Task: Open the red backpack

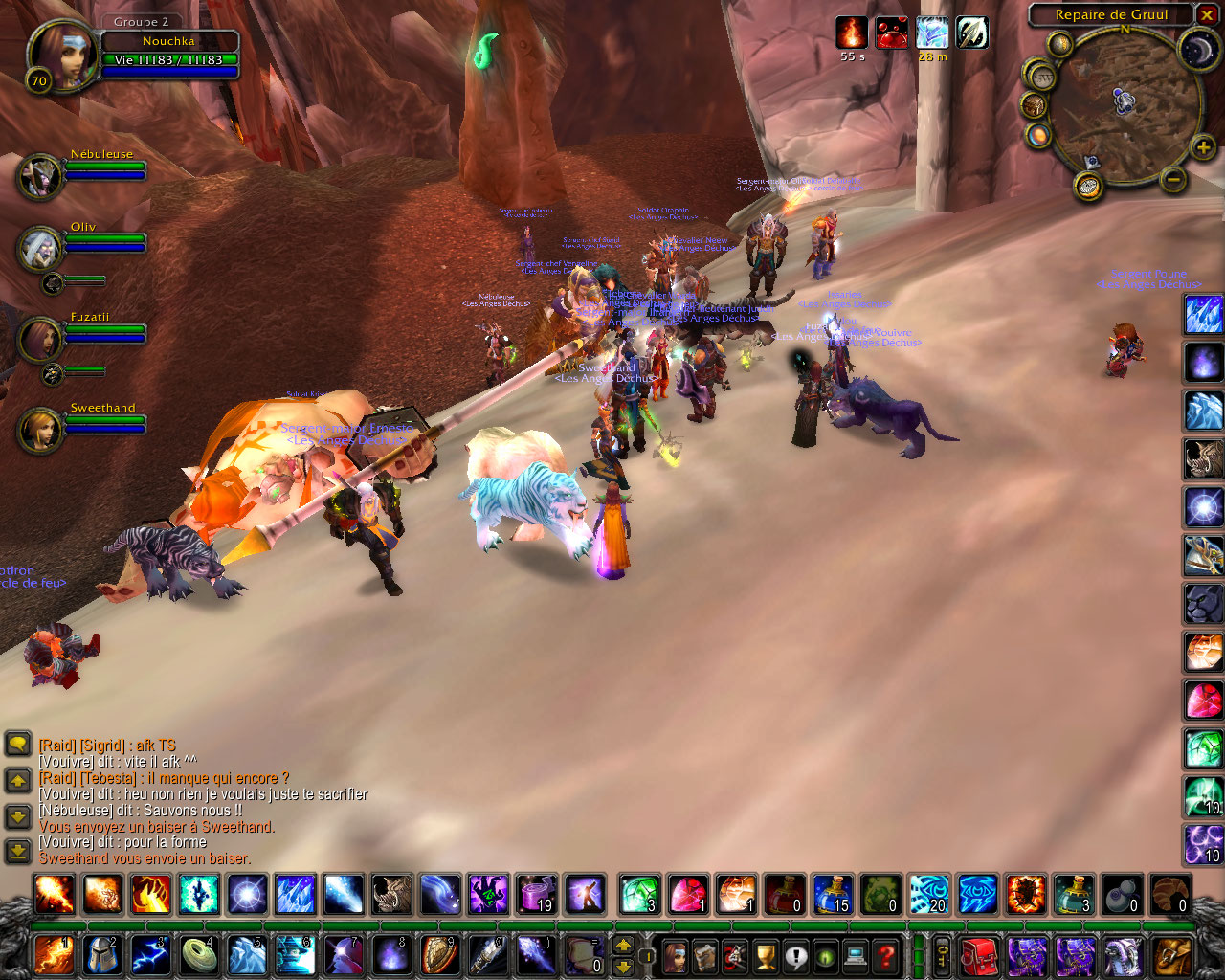Action: pyautogui.click(x=978, y=955)
